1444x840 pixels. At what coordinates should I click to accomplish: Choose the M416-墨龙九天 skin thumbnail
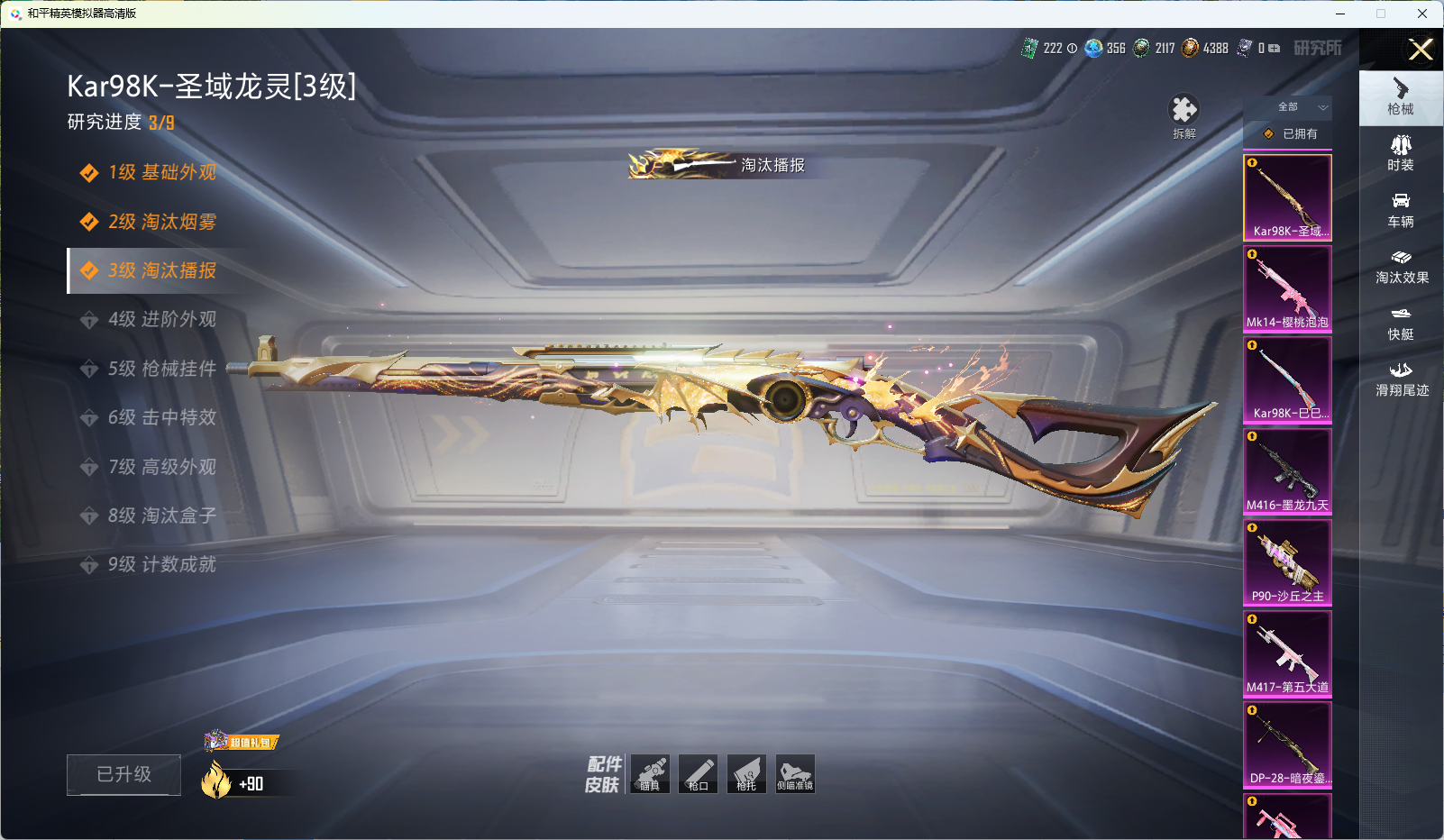tap(1287, 471)
